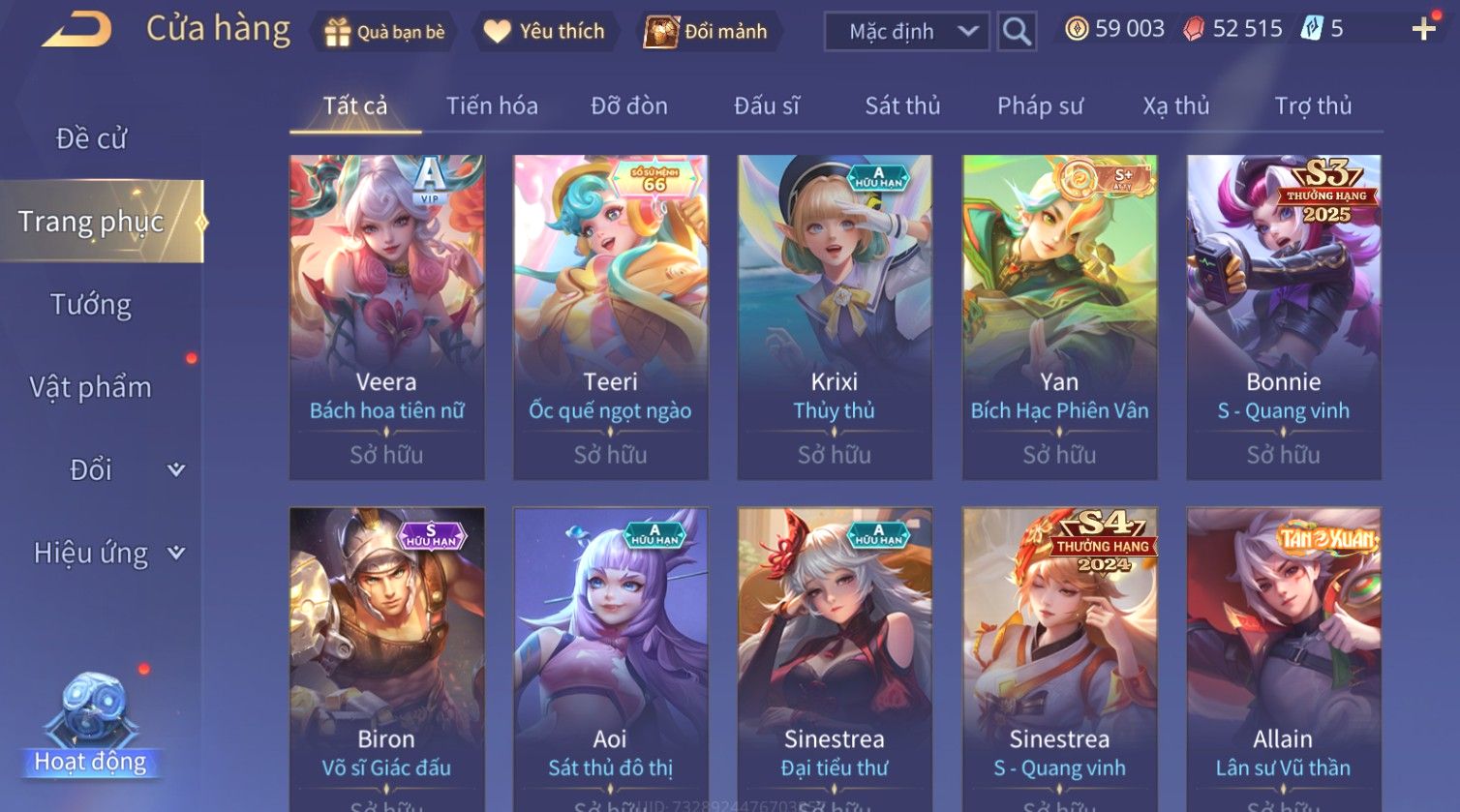
Task: Open the Đề cử sidebar section
Action: pos(91,138)
